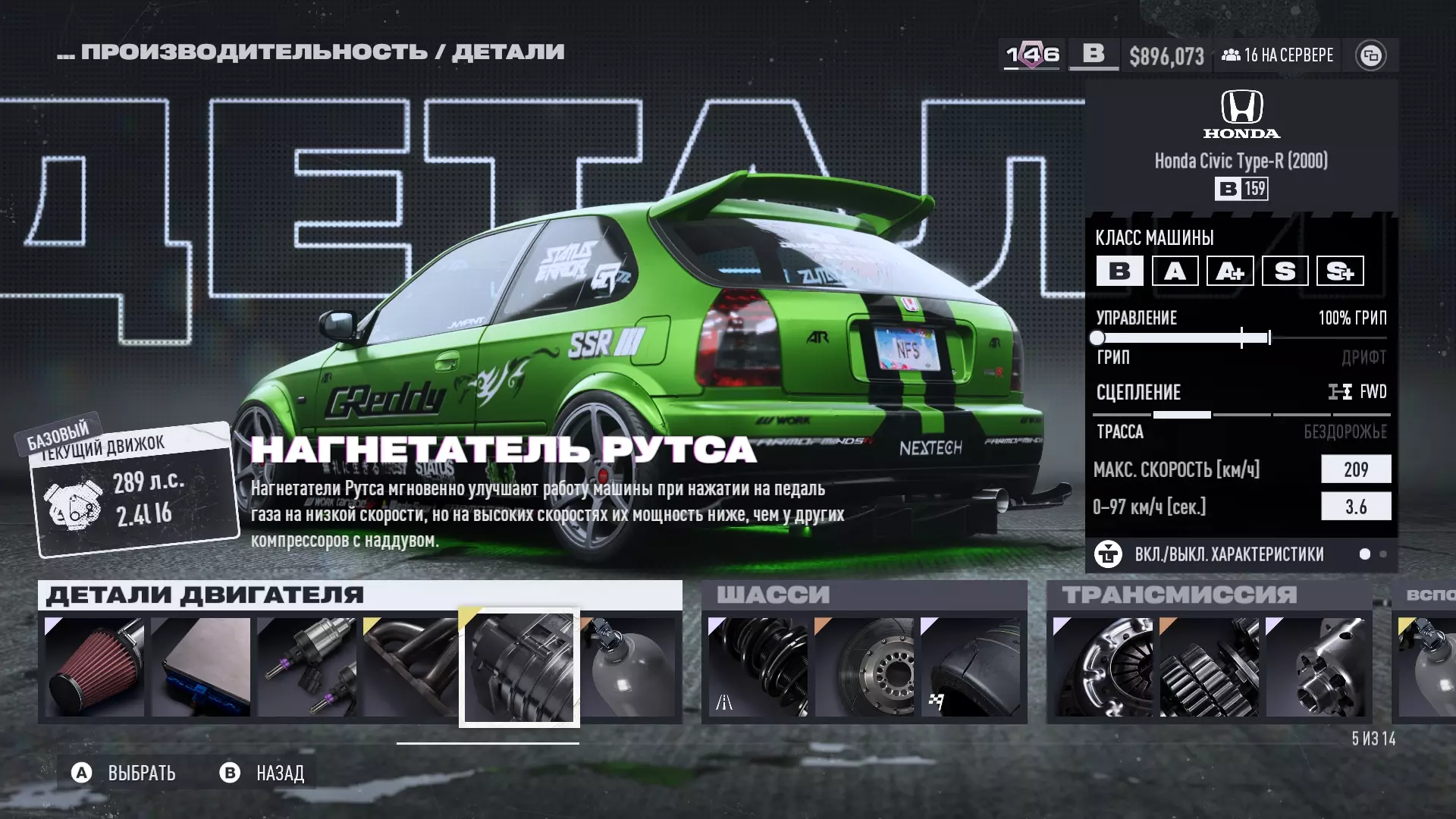Choose the ECU engine part tile
1456x819 pixels.
point(201,667)
